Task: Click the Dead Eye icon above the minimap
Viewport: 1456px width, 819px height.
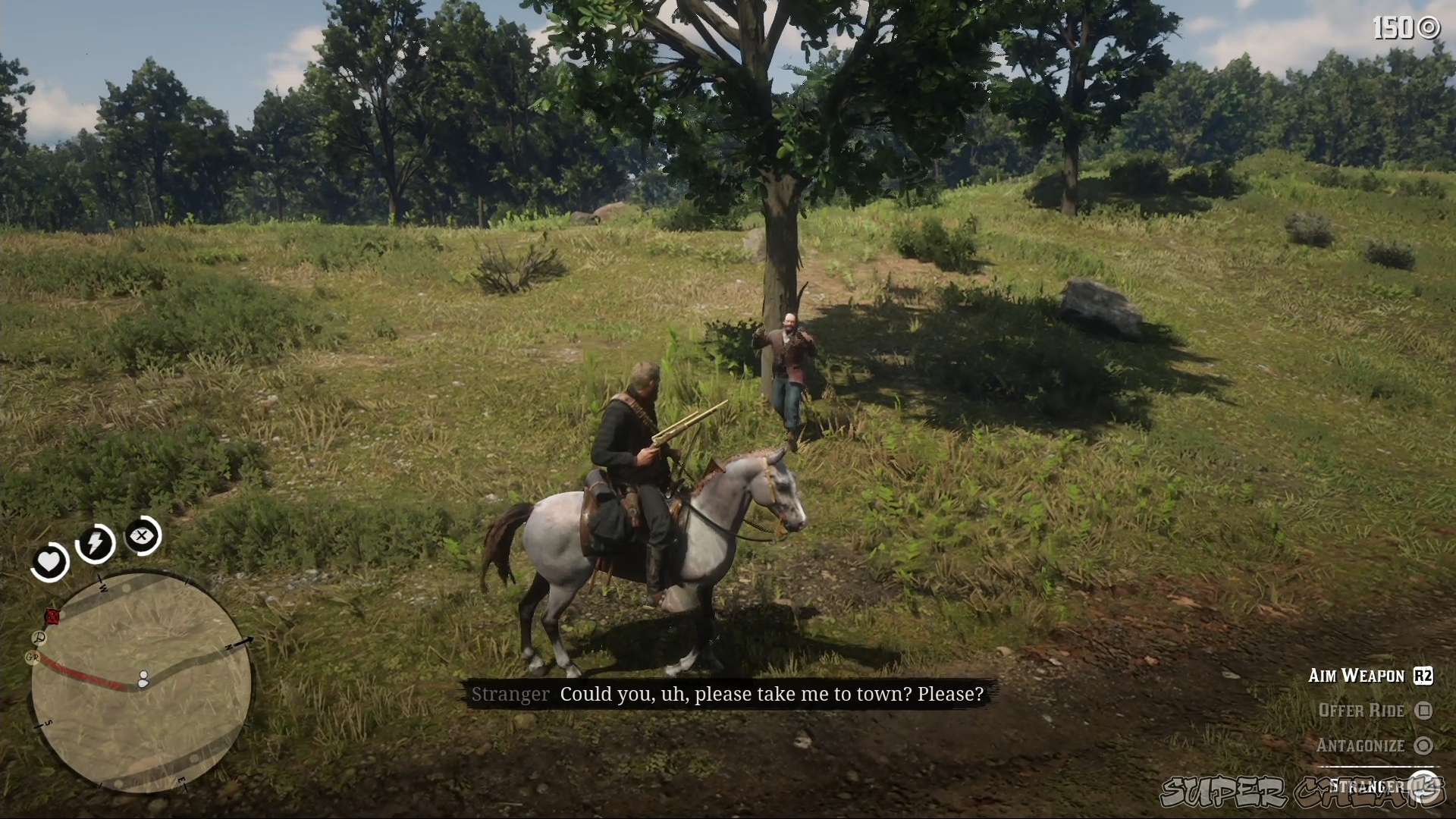Action: (x=143, y=536)
